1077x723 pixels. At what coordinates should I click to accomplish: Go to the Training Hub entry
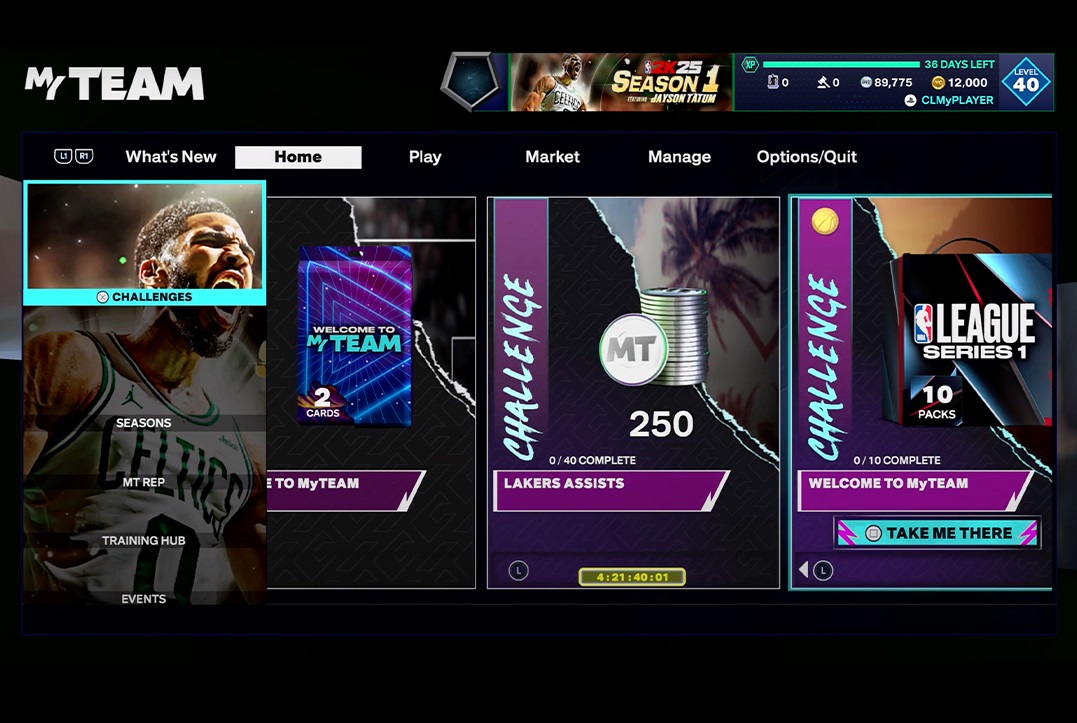tap(144, 540)
